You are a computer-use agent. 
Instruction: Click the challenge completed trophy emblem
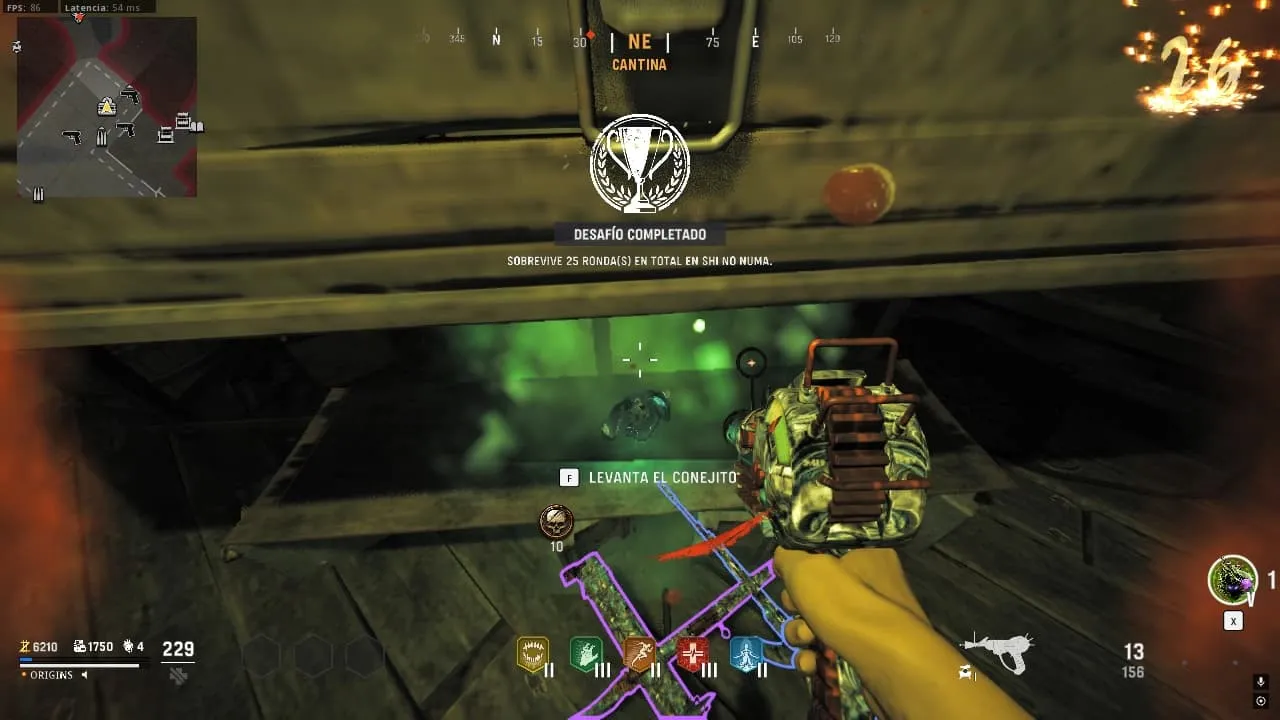[640, 163]
